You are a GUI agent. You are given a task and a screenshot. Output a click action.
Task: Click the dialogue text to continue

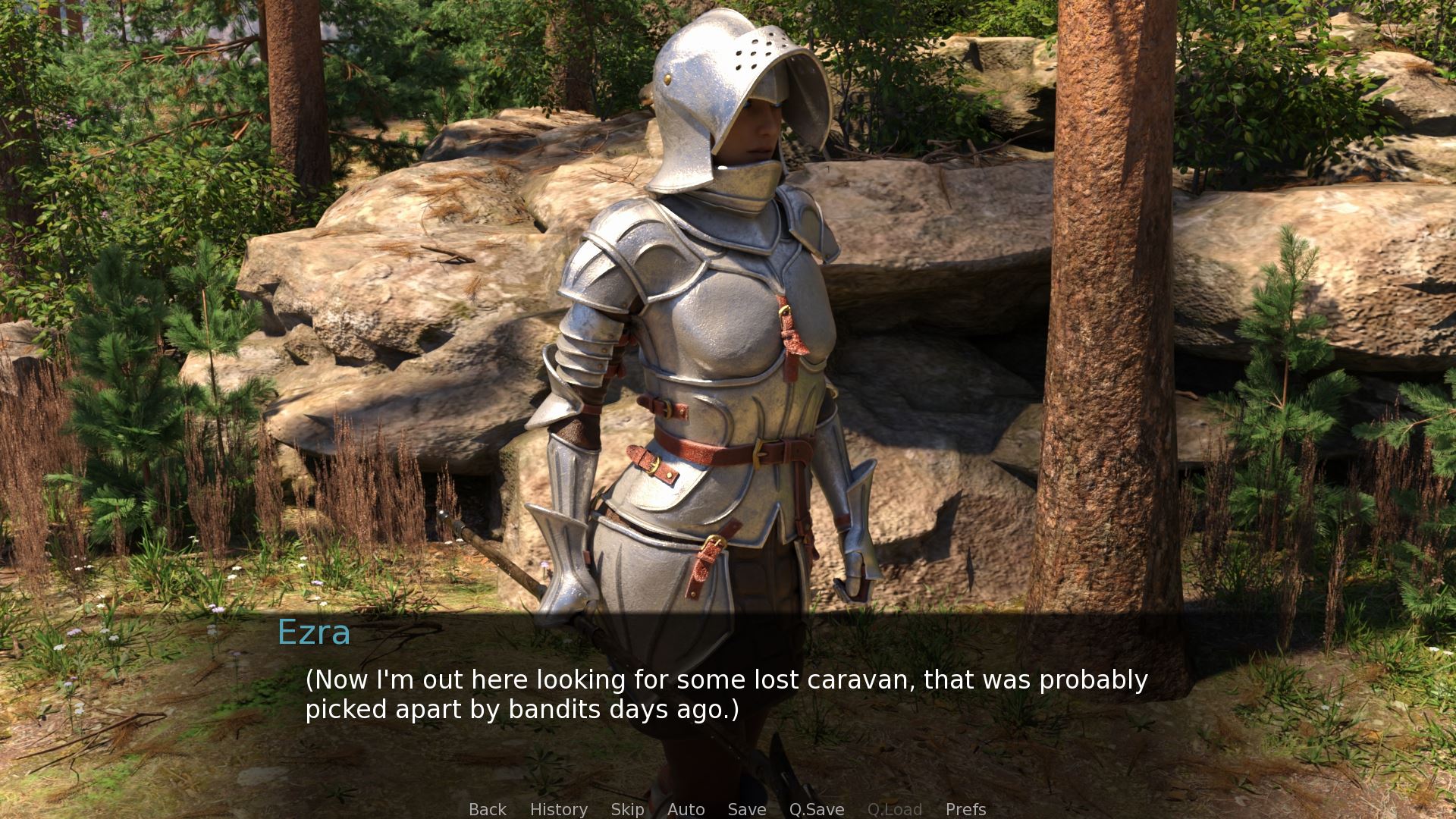[726, 694]
